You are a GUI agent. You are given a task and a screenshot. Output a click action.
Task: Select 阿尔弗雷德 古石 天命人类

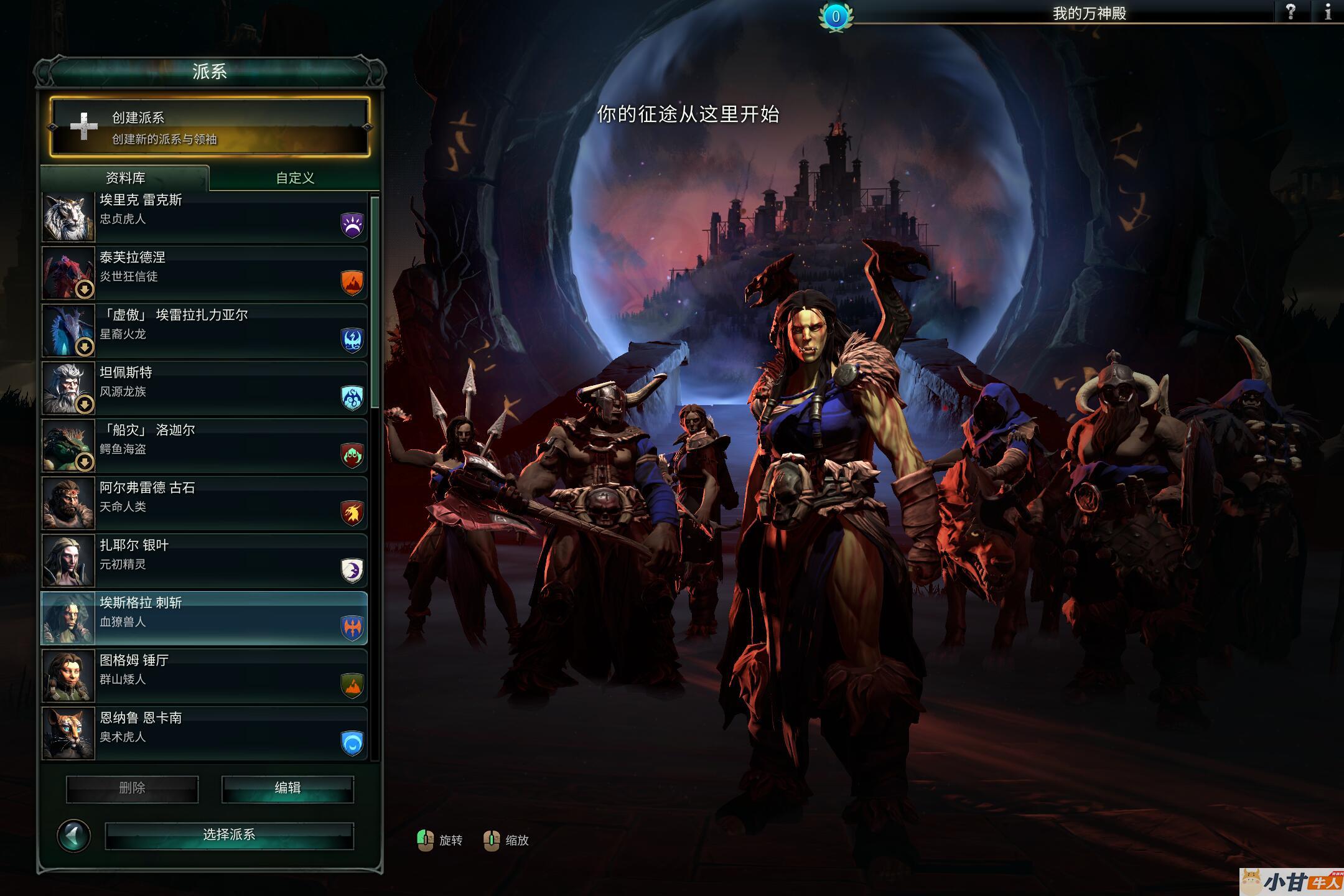[205, 503]
